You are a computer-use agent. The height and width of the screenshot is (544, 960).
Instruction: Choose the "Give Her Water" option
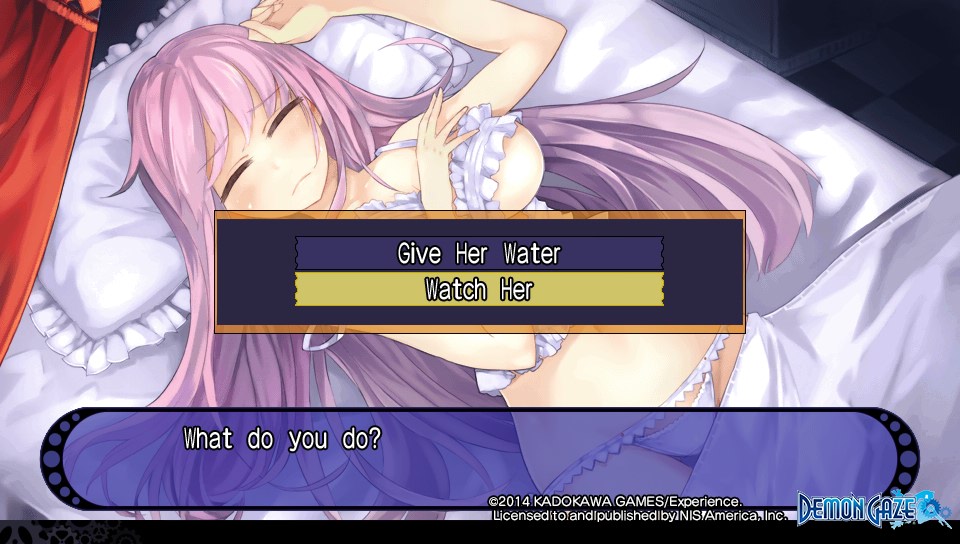479,253
